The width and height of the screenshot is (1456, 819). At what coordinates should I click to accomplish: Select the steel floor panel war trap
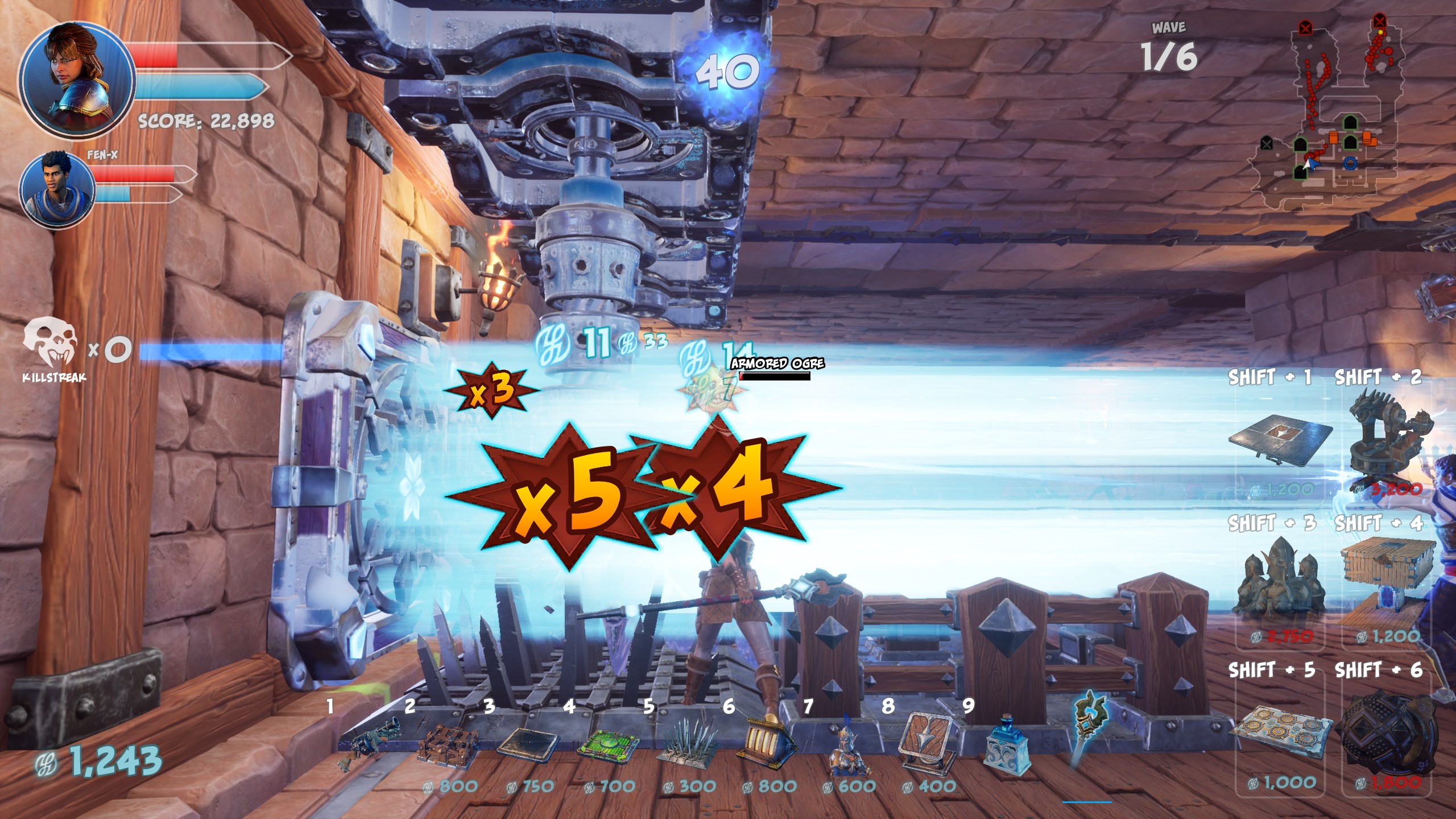[x=1280, y=441]
